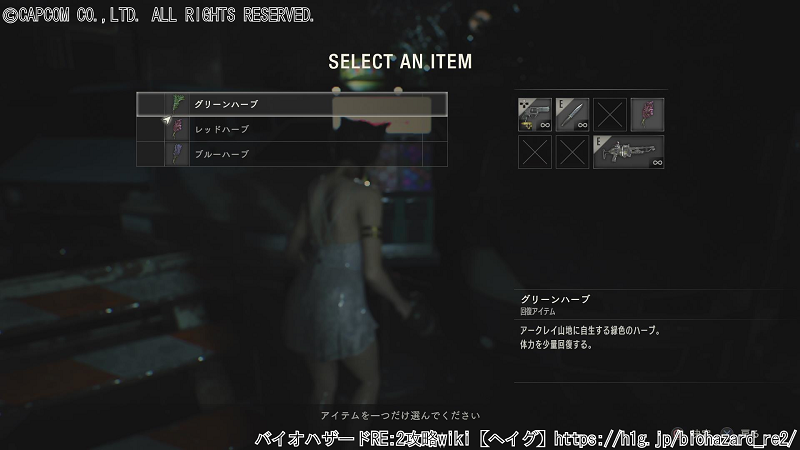The height and width of the screenshot is (450, 800).
Task: Pick the Blue Herb (ブルーハーブ) entry
Action: coord(291,154)
